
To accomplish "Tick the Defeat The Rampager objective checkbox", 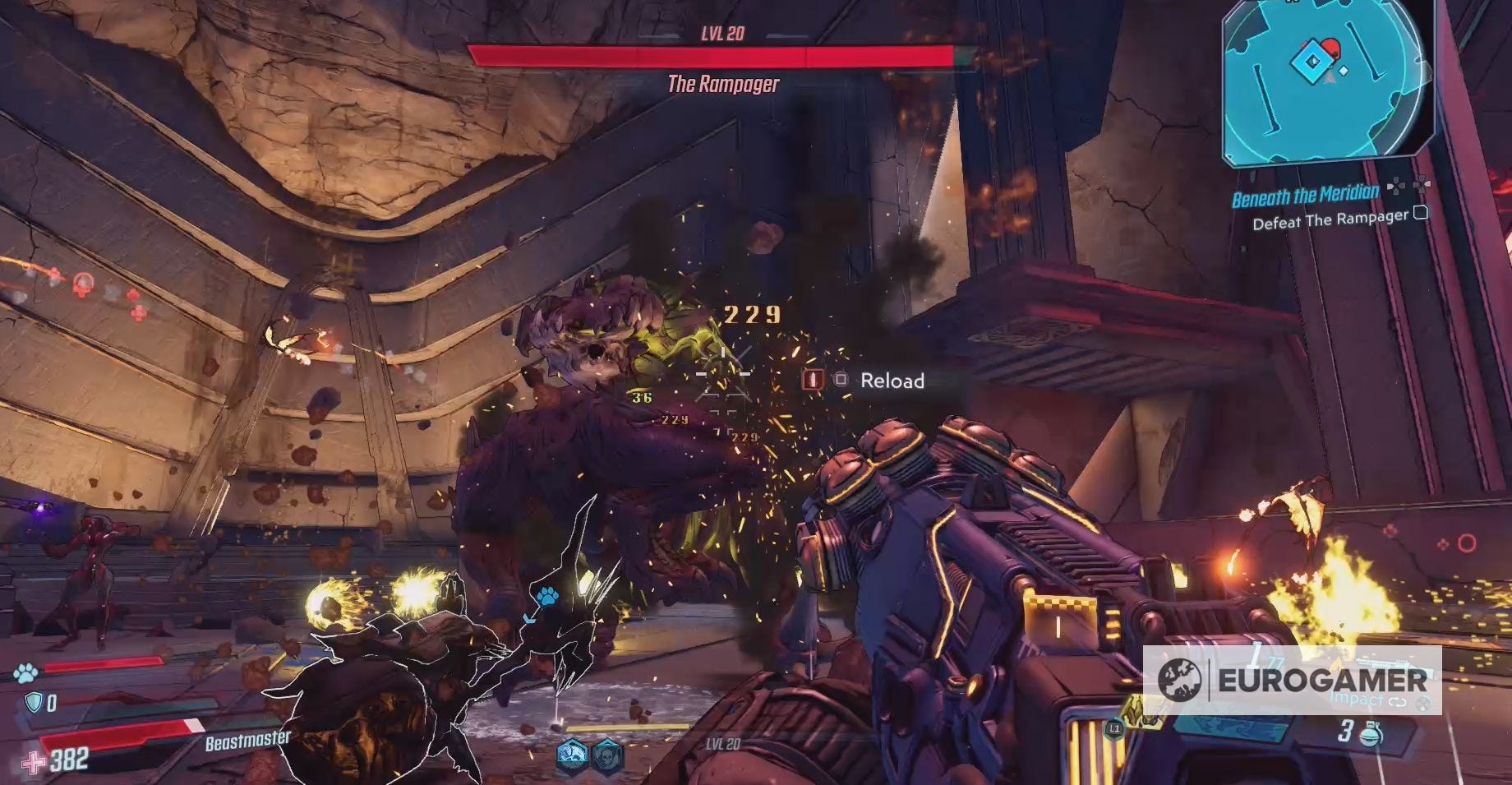I will [x=1420, y=214].
